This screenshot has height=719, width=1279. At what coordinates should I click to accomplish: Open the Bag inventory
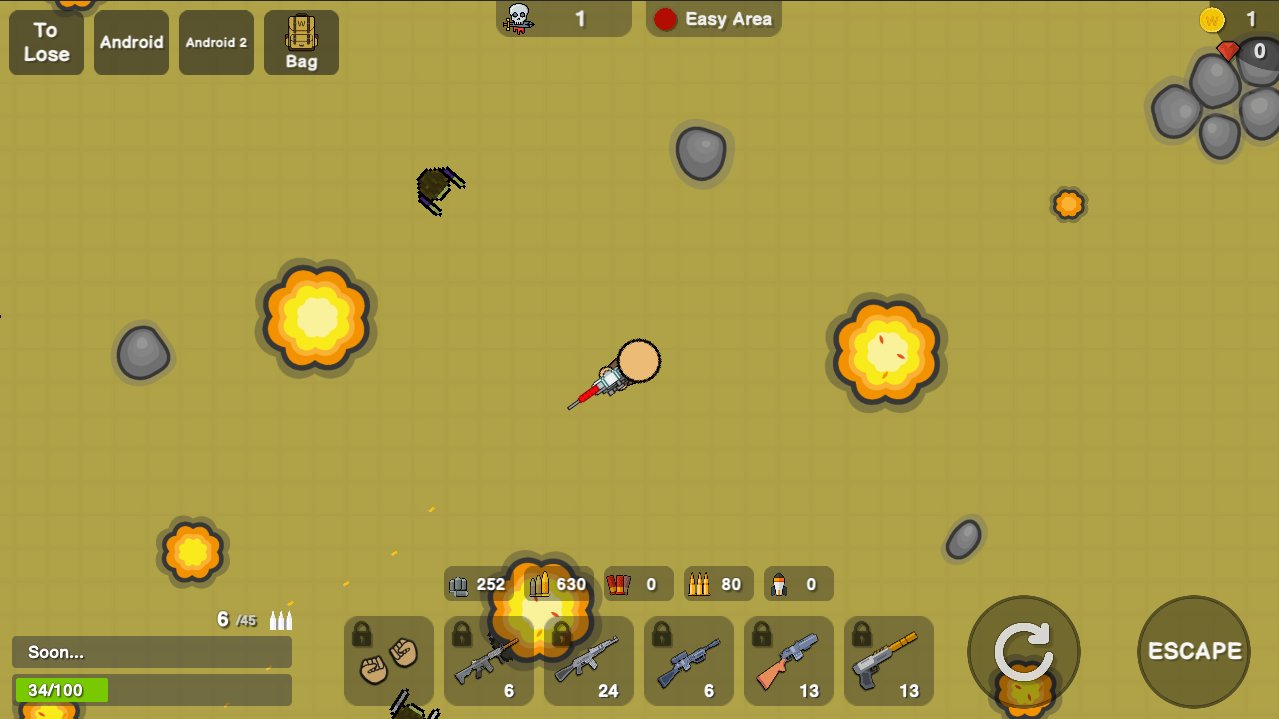(x=301, y=42)
